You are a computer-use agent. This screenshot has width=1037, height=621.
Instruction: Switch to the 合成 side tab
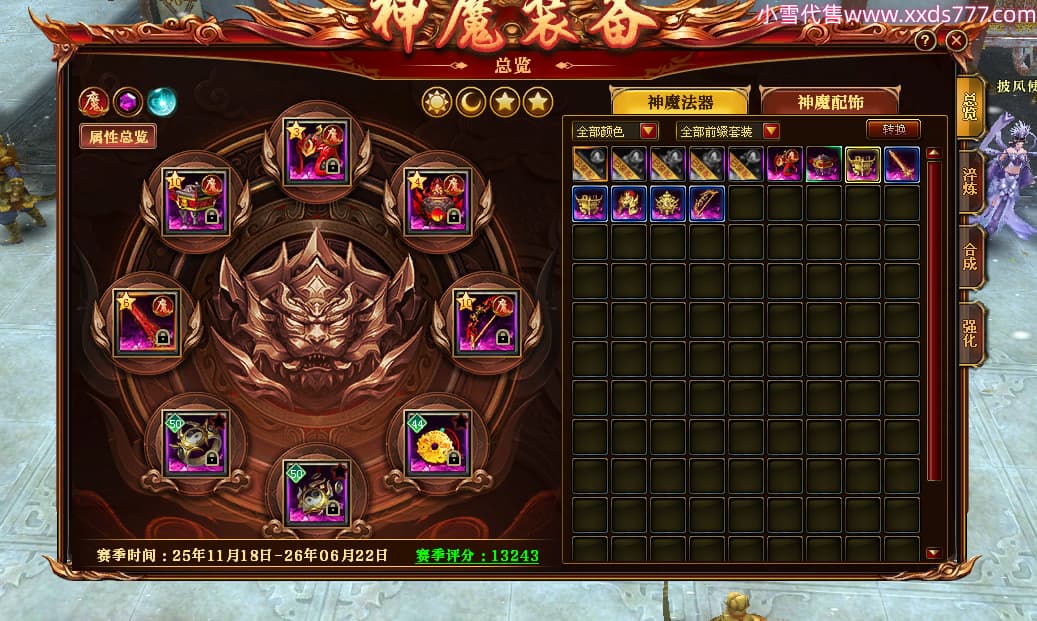coord(969,255)
